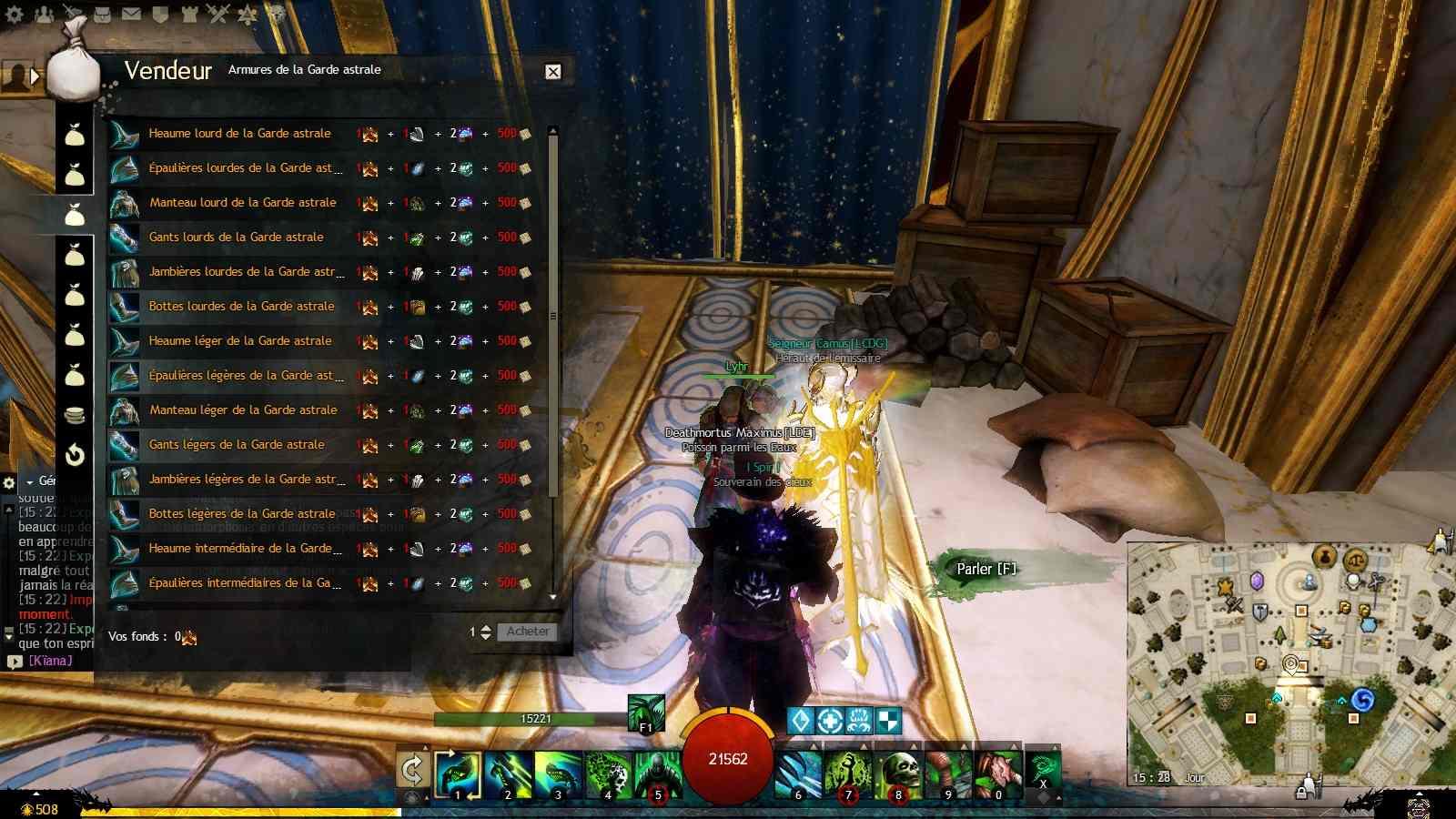This screenshot has height=819, width=1456.
Task: Switch to the coin stack vendor tab
Action: pos(75,415)
